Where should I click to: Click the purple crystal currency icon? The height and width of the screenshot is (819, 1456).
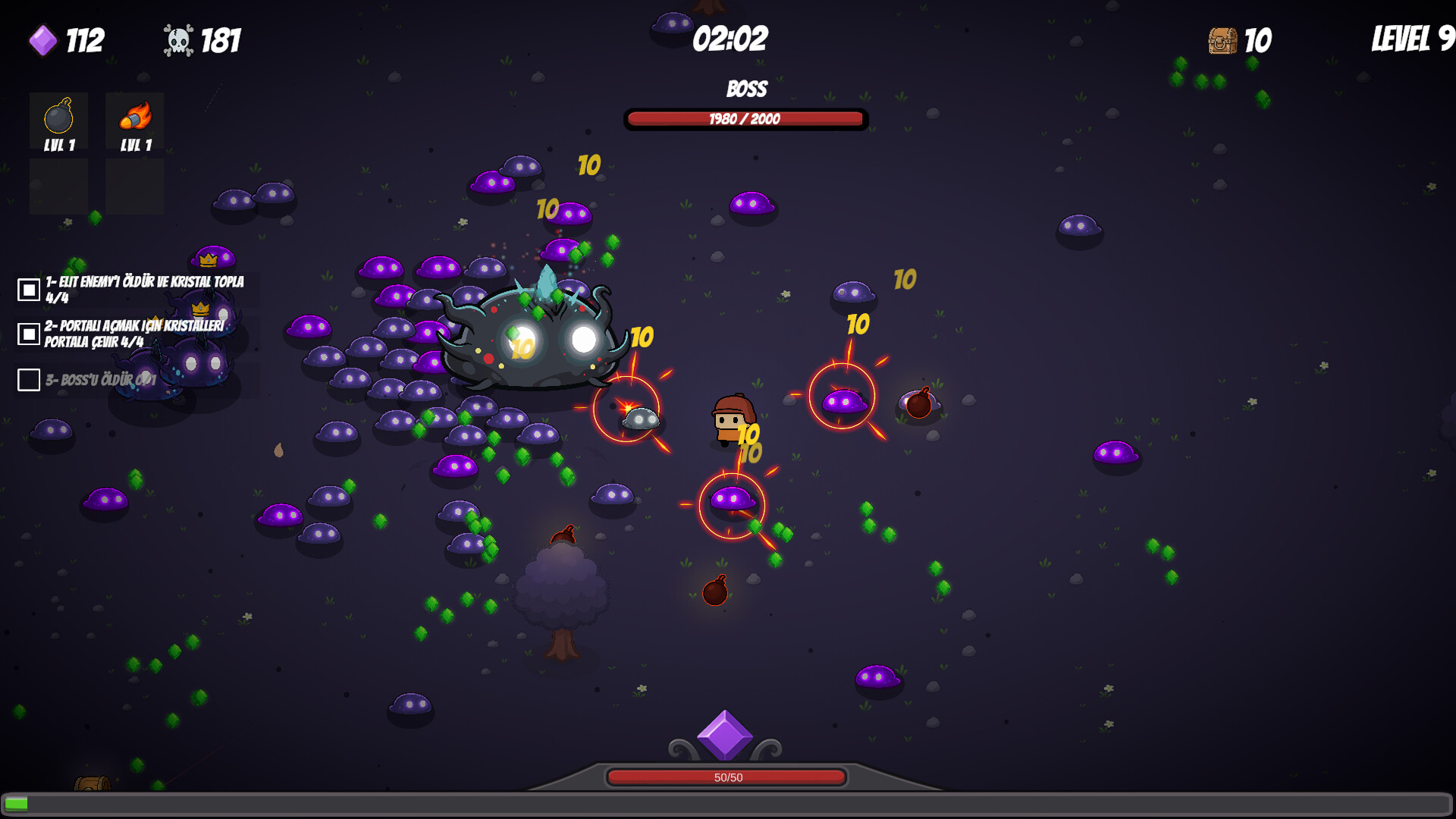point(42,42)
